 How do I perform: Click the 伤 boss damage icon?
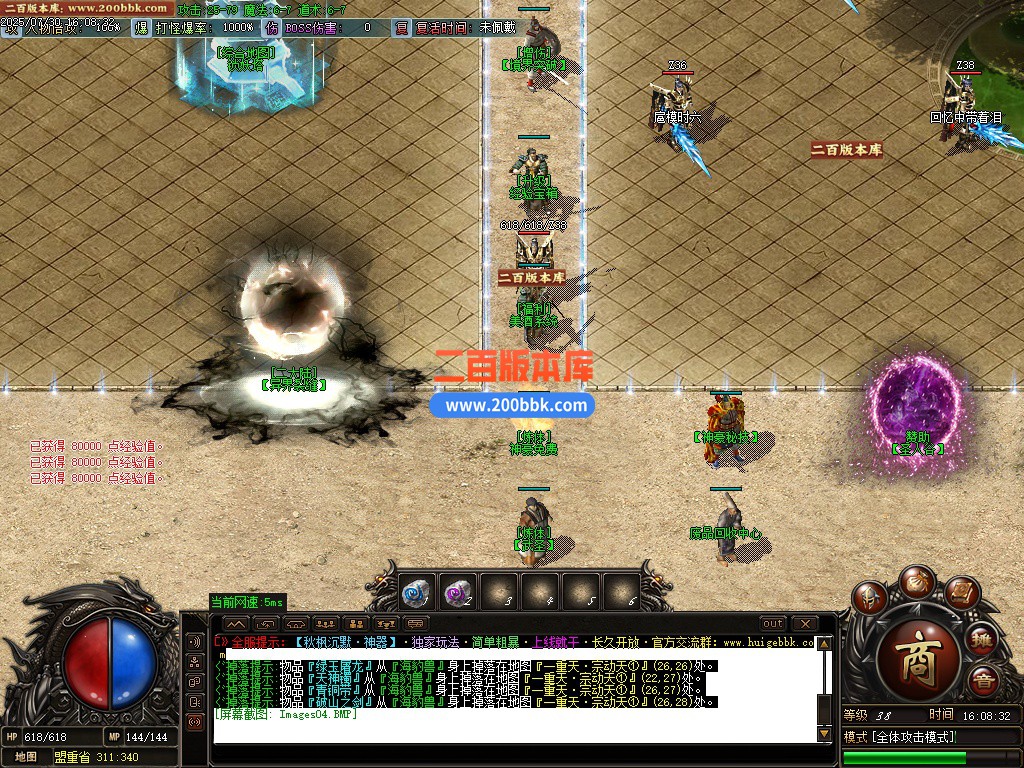pos(272,28)
